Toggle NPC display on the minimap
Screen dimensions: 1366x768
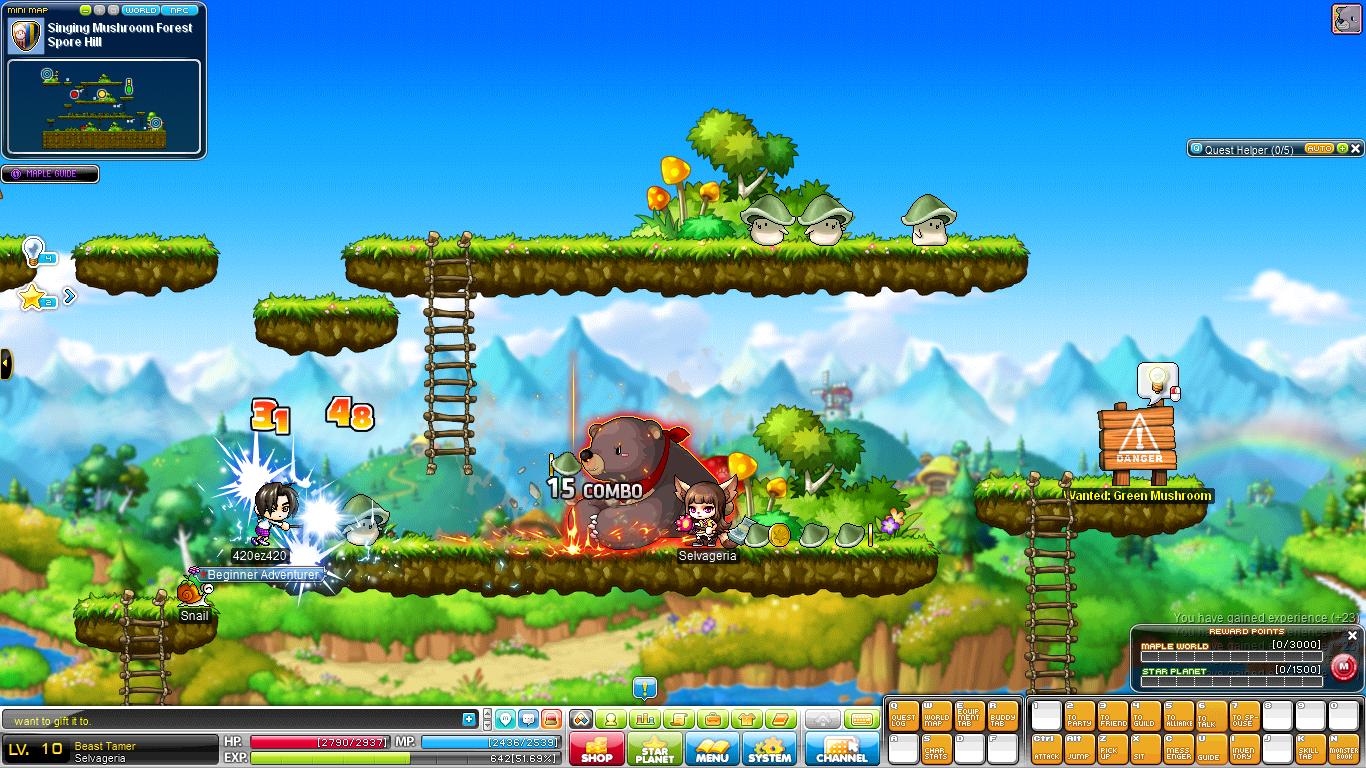pos(180,9)
